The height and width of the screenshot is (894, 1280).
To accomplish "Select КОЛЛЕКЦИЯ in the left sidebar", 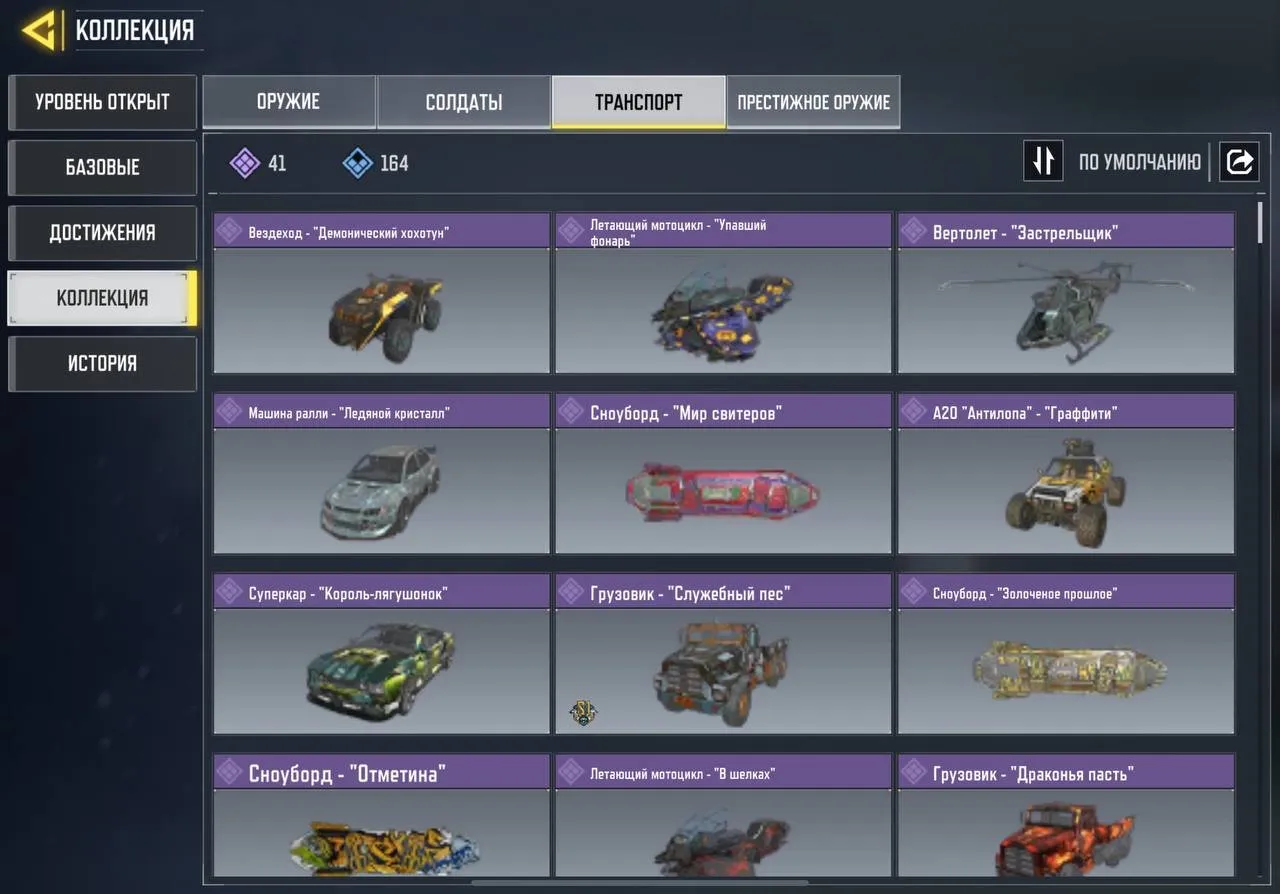I will (100, 298).
